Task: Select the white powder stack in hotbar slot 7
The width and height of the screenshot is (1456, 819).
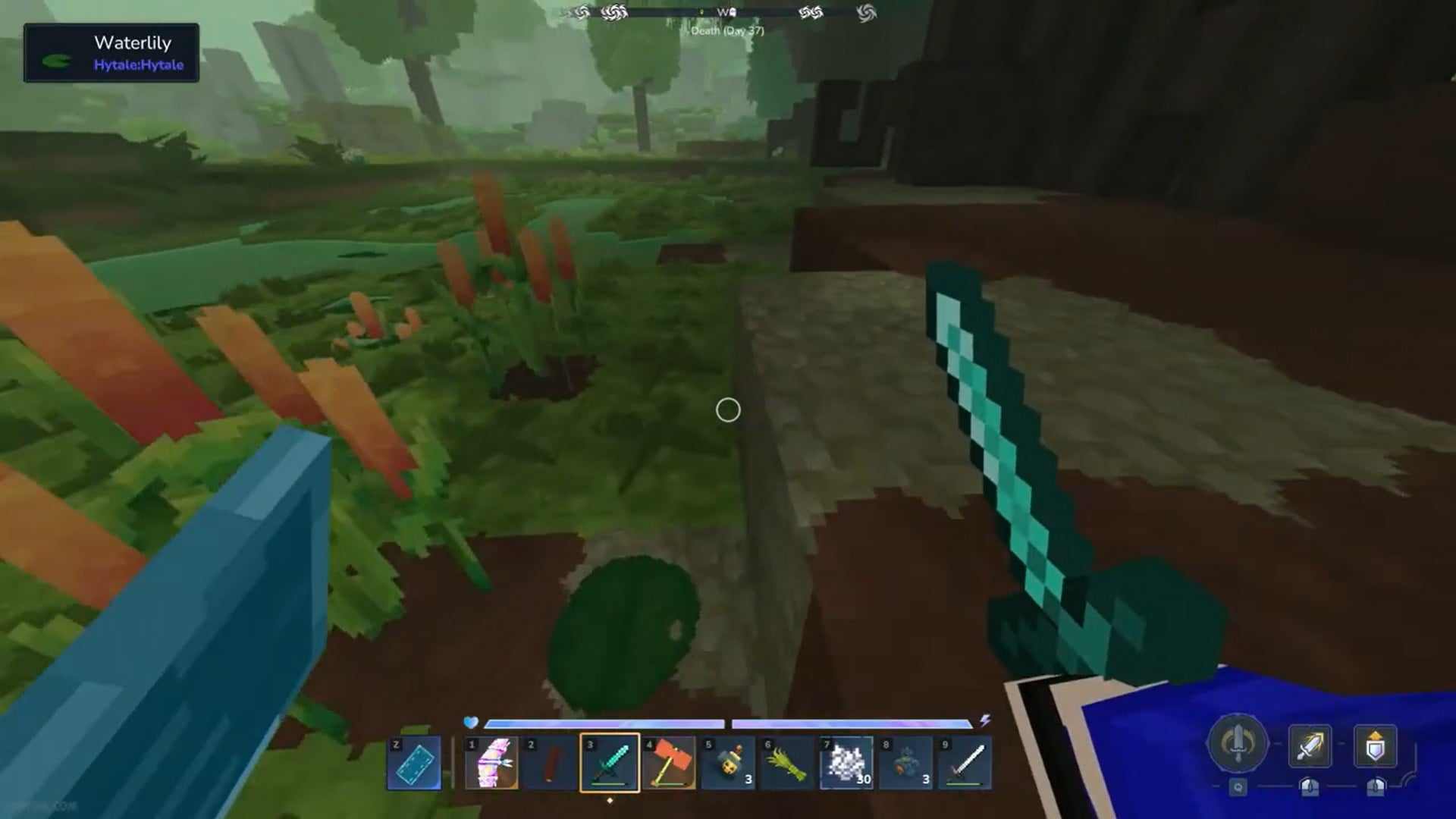Action: pyautogui.click(x=846, y=762)
